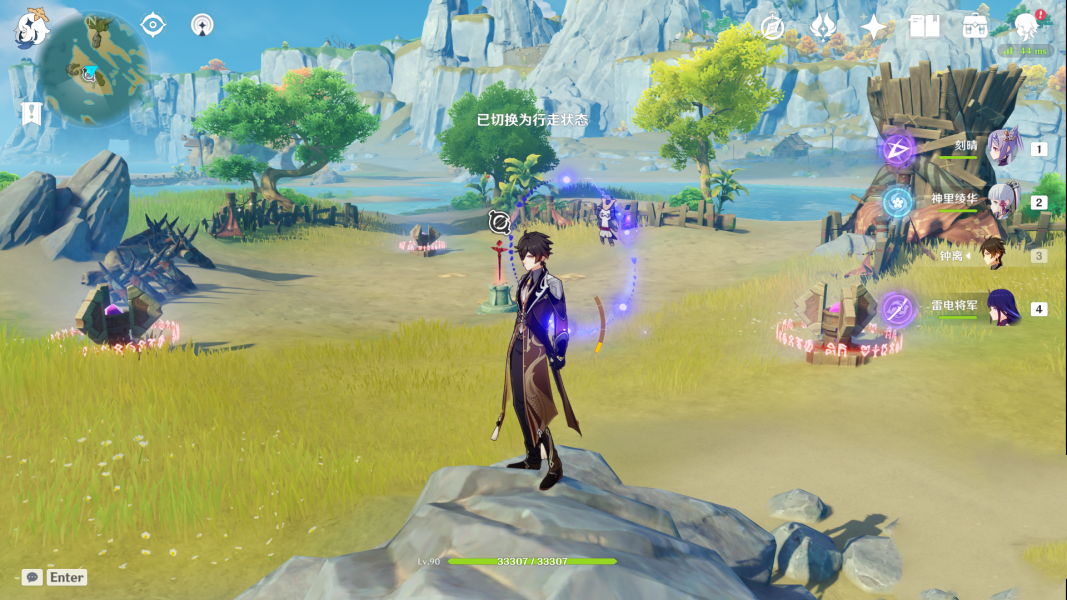This screenshot has height=600, width=1067.
Task: Open the signal-wave icon beside Elemental Sight
Action: 202,25
